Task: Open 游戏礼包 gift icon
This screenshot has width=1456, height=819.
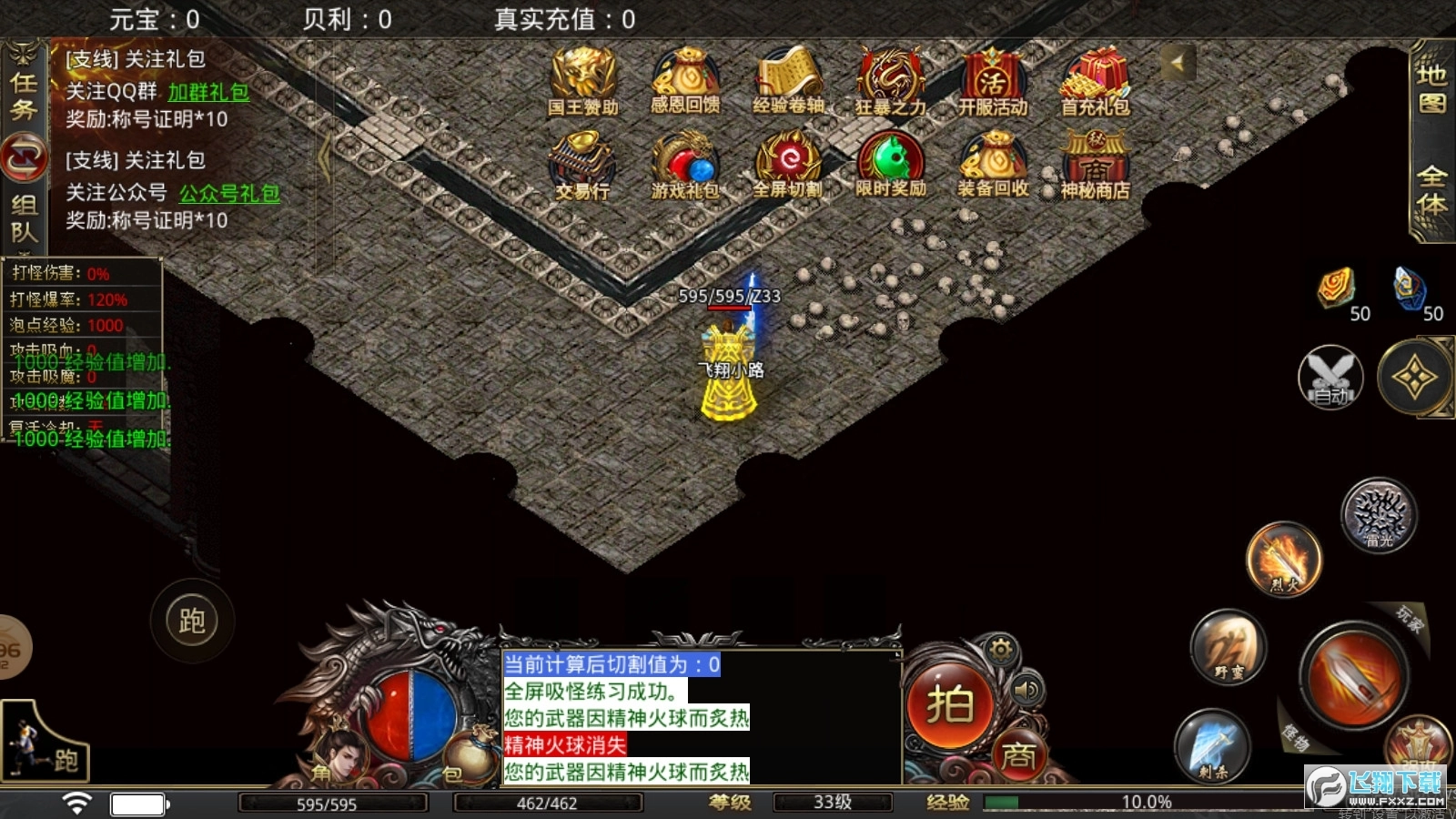Action: (x=685, y=164)
